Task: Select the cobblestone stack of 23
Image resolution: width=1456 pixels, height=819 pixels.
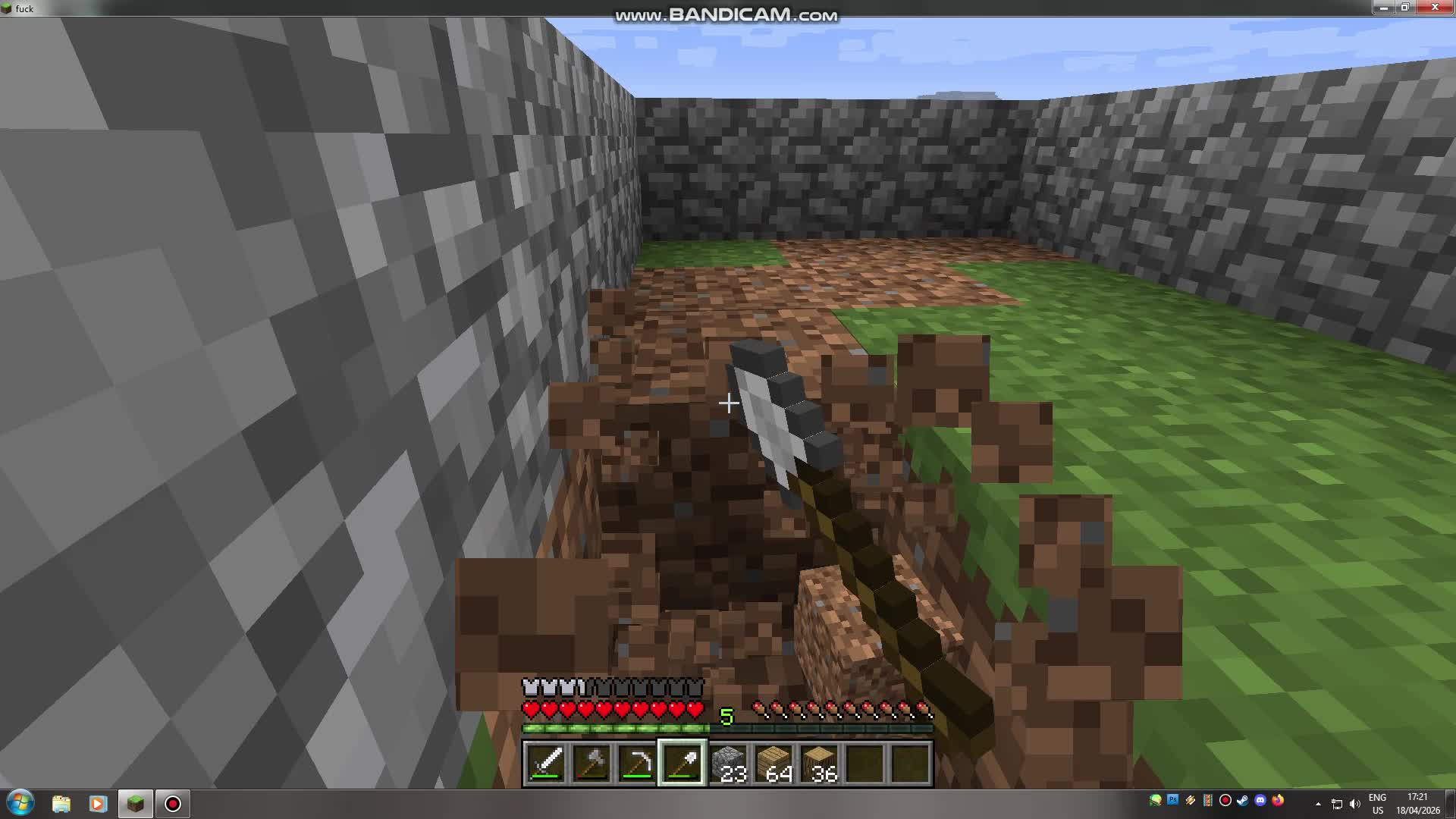Action: pos(730,761)
